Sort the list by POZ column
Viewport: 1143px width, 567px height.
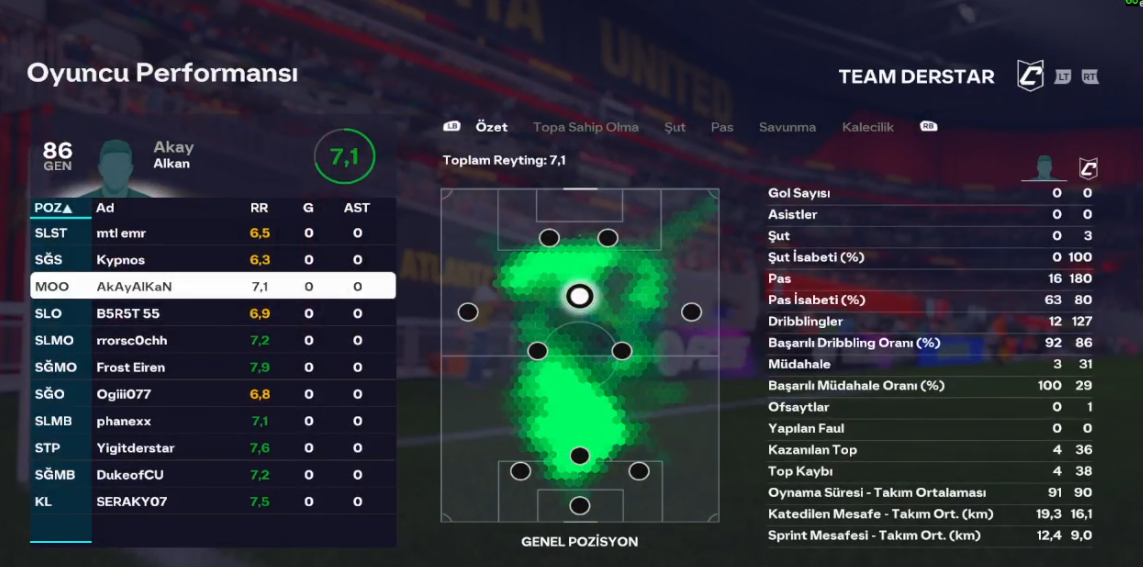click(x=54, y=208)
